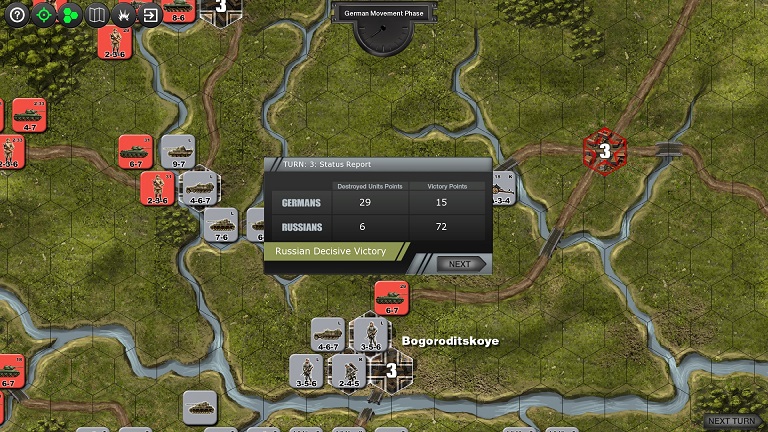Open the question mark help button
768x432 pixels.
(x=16, y=15)
